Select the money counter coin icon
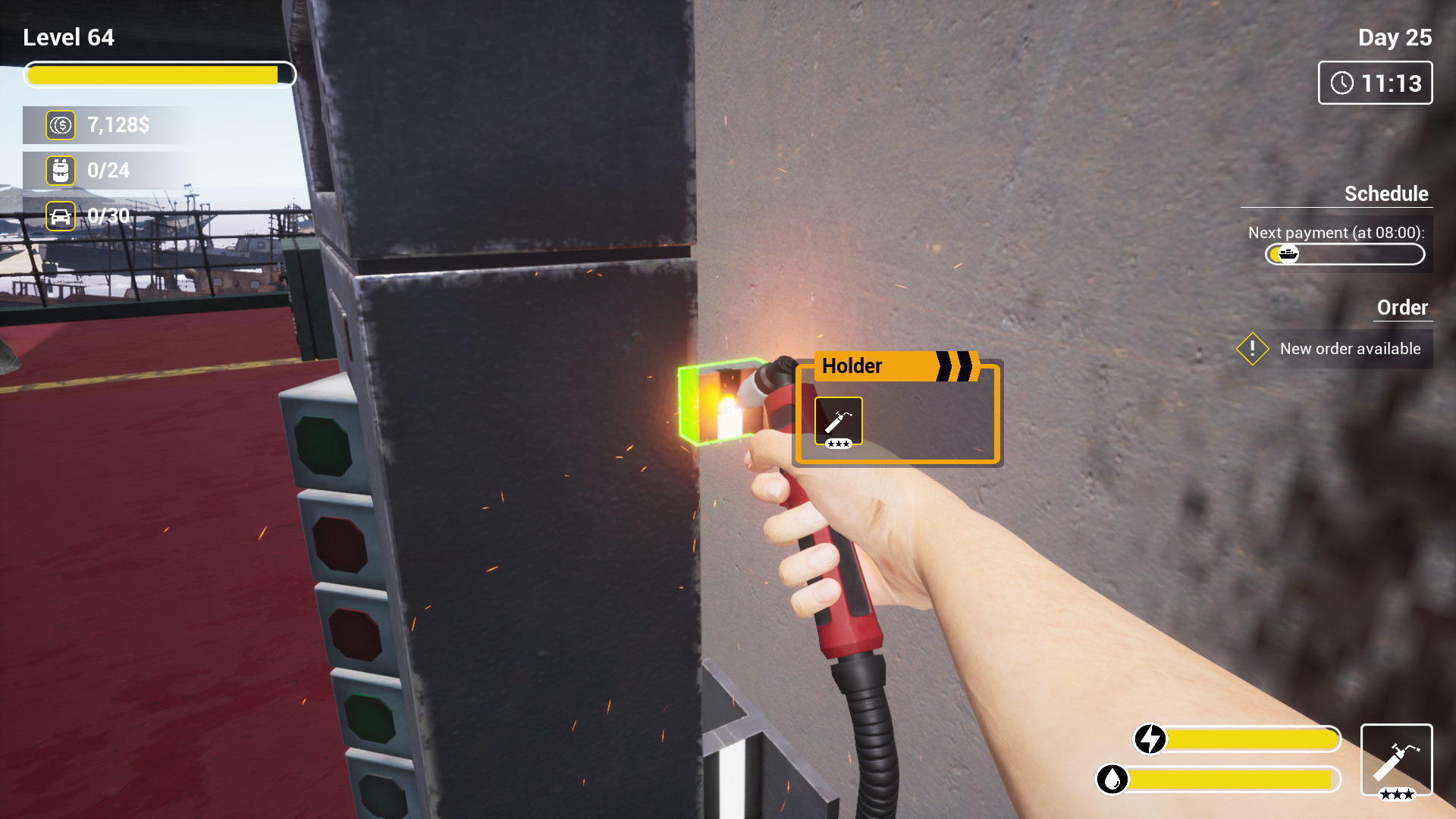 tap(61, 125)
